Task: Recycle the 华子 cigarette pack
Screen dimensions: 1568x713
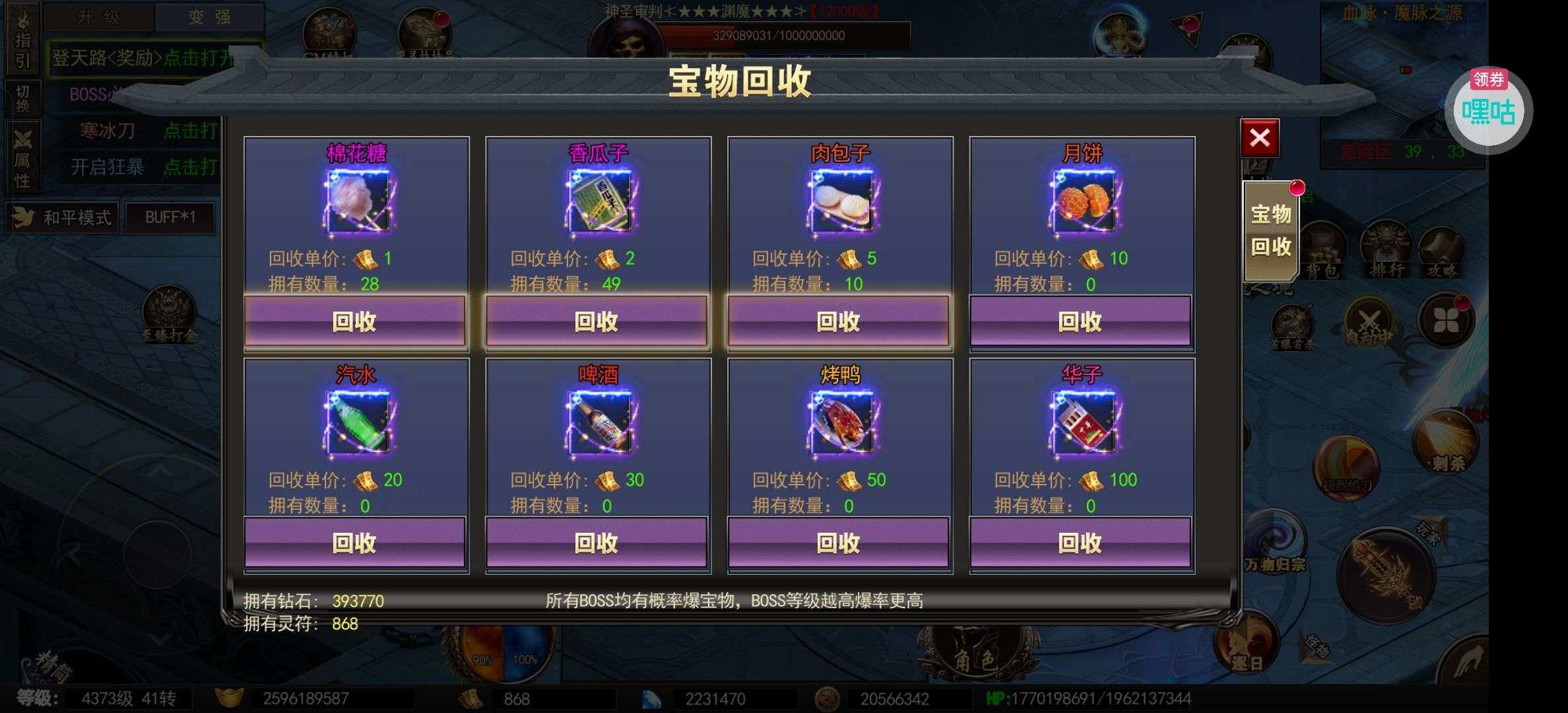Action: [x=1080, y=543]
